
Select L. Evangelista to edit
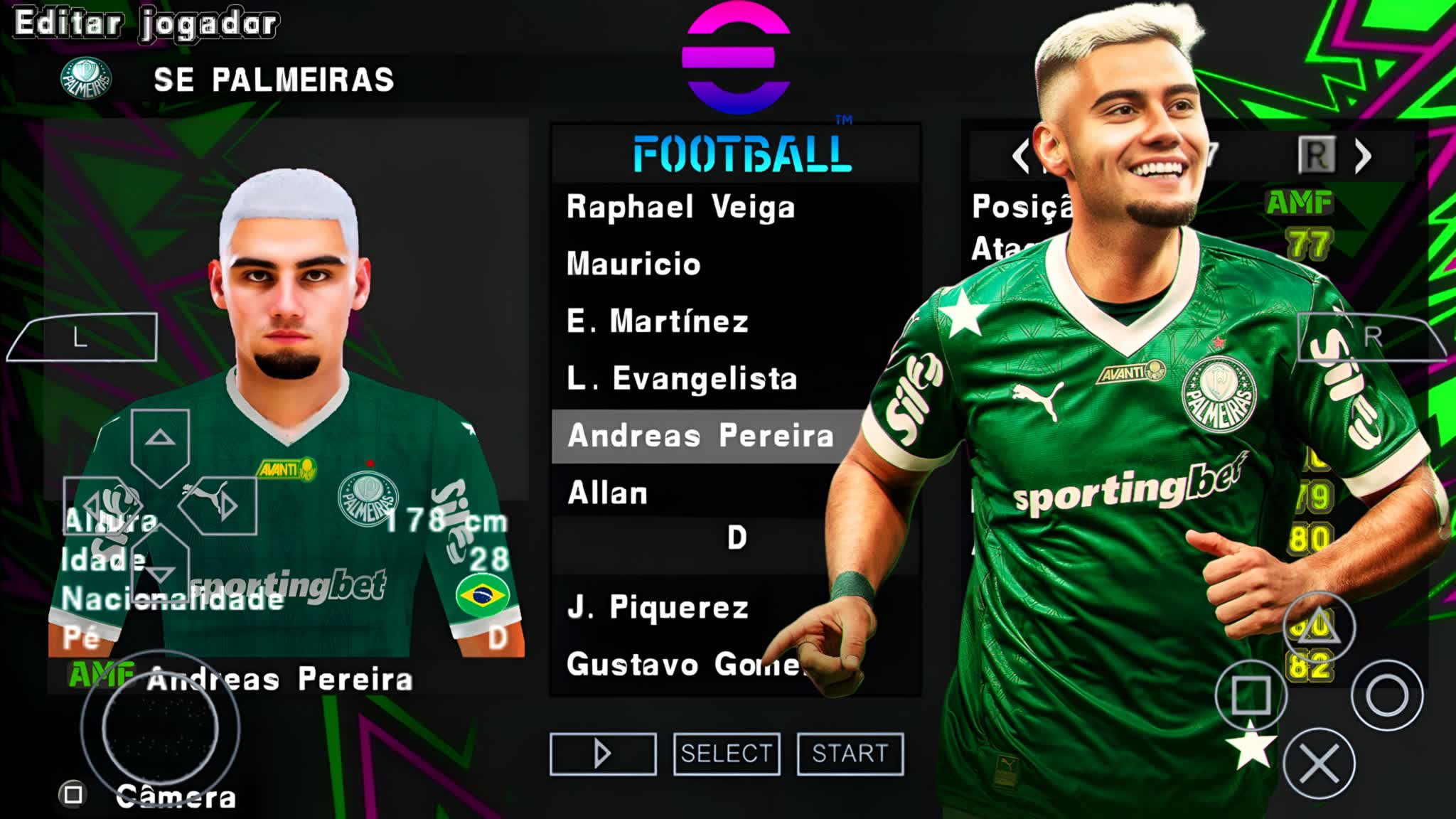(x=682, y=379)
